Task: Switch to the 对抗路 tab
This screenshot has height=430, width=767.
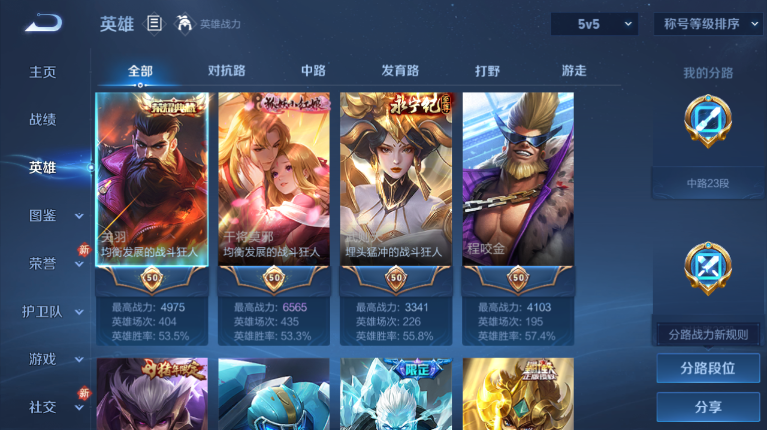Action: [x=227, y=71]
